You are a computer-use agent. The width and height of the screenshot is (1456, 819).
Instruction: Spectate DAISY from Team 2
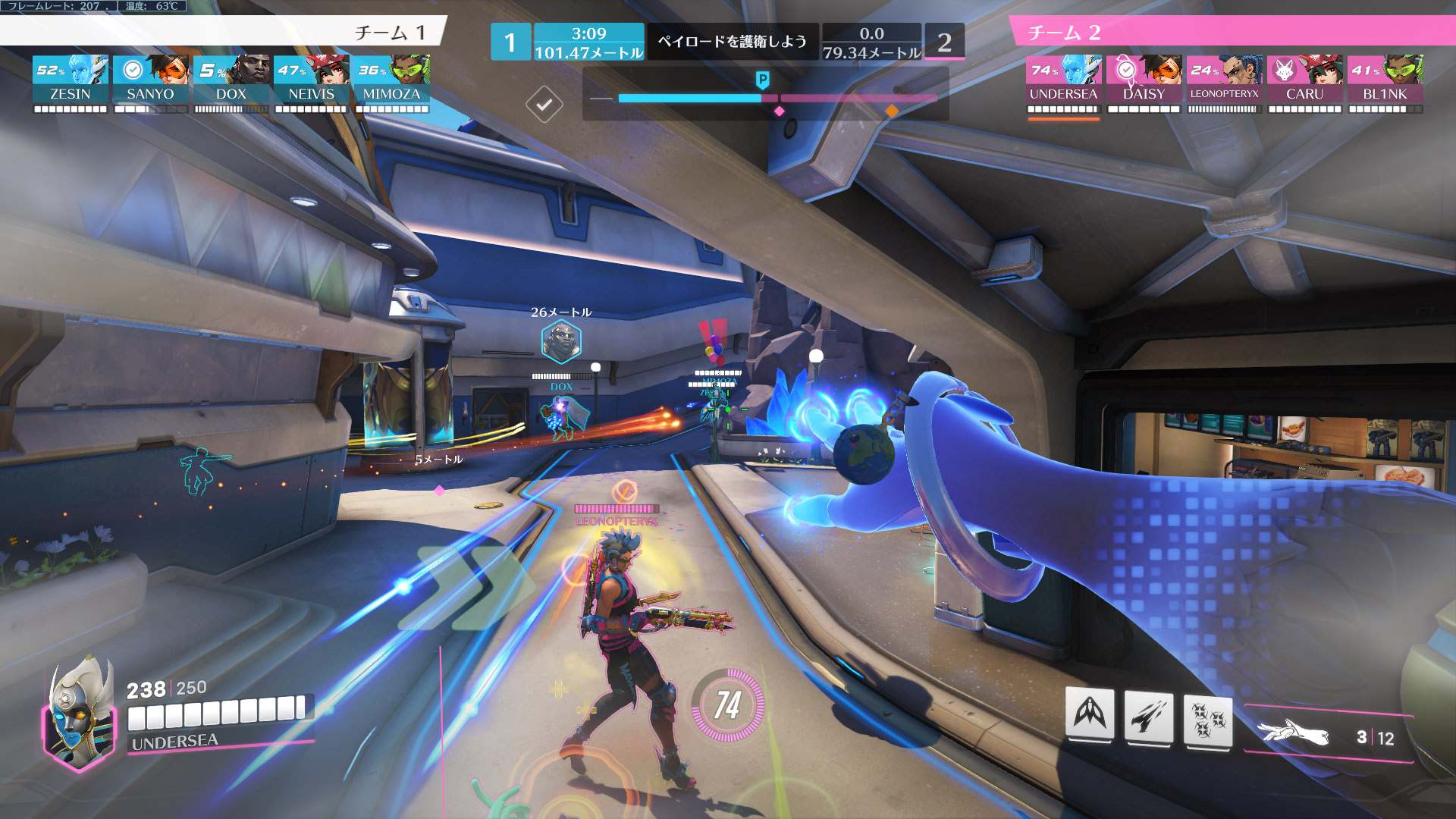point(1144,79)
